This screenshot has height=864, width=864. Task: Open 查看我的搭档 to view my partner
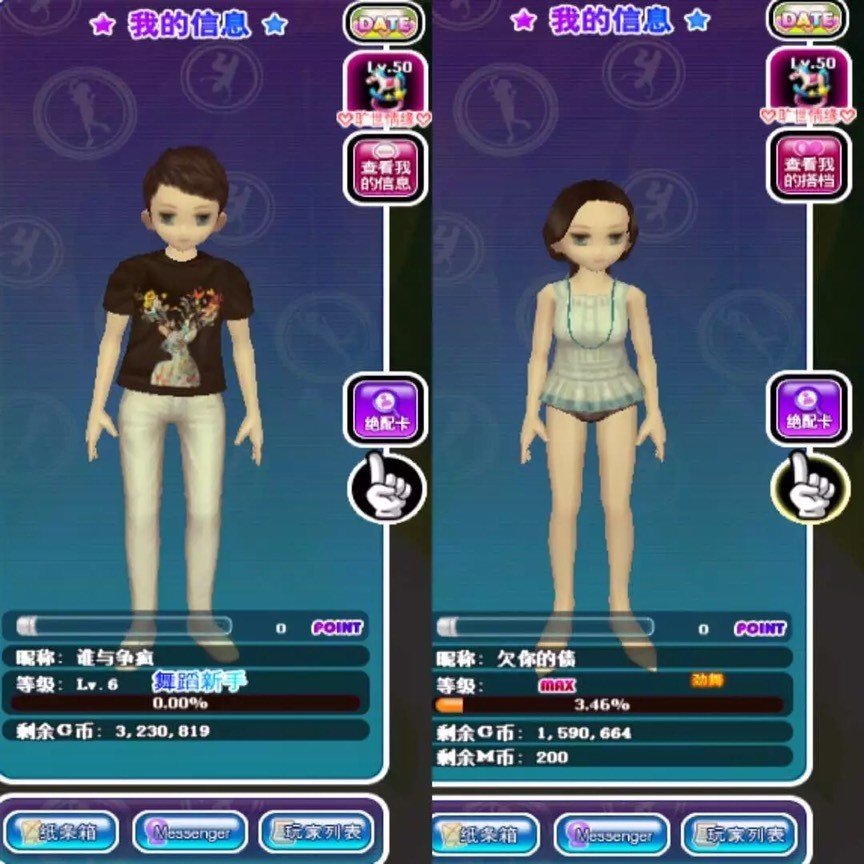(x=808, y=166)
